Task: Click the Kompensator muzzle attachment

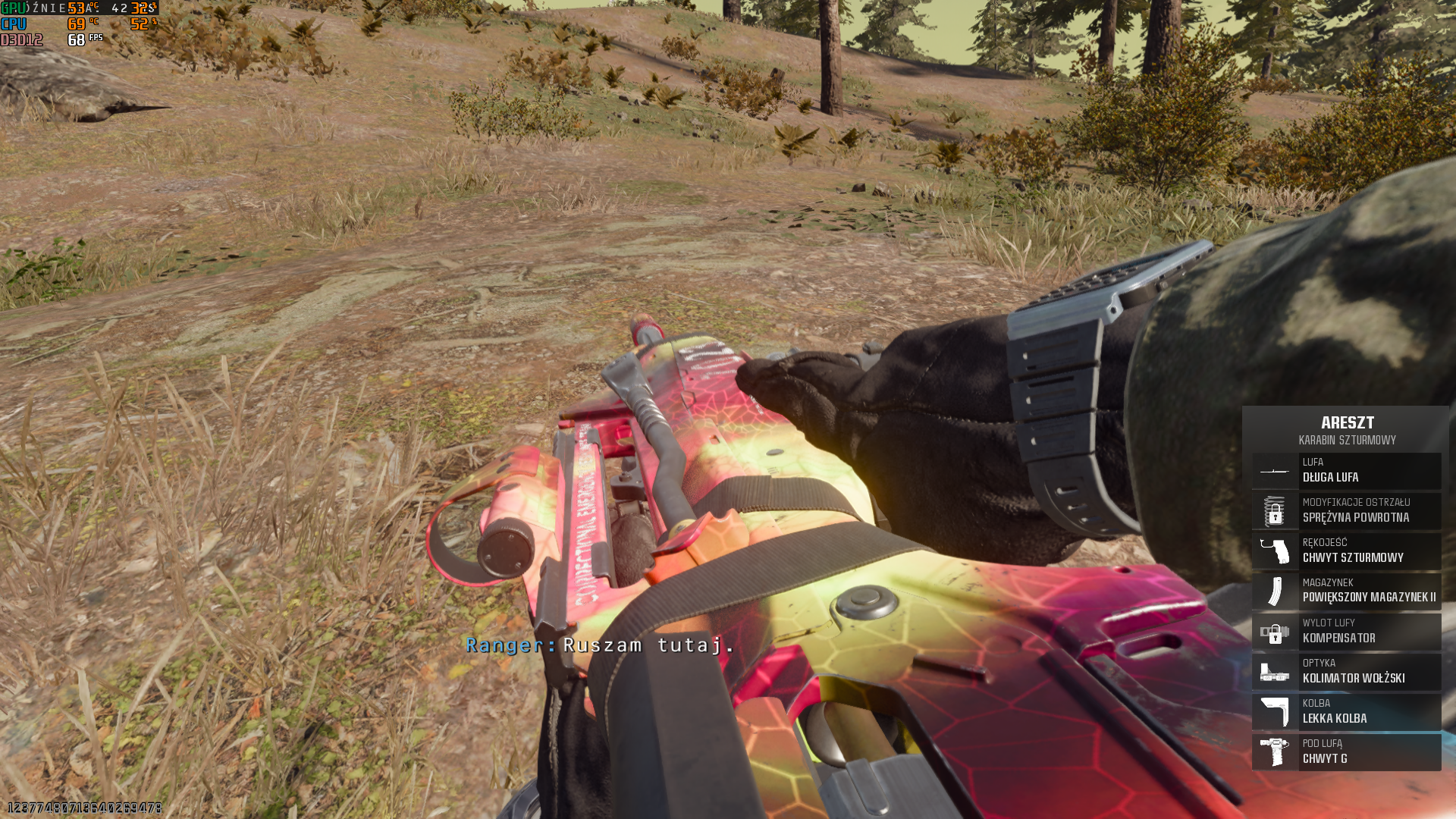Action: point(1346,632)
